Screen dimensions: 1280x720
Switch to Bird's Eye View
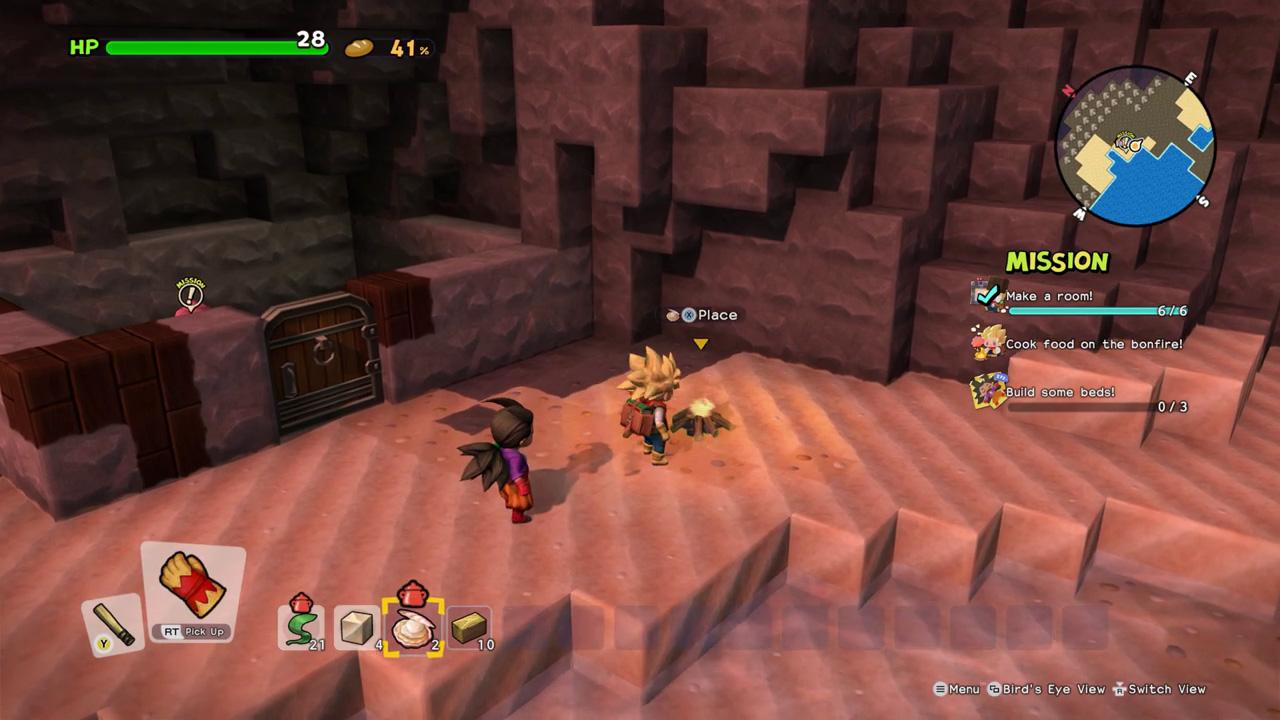coord(1044,689)
